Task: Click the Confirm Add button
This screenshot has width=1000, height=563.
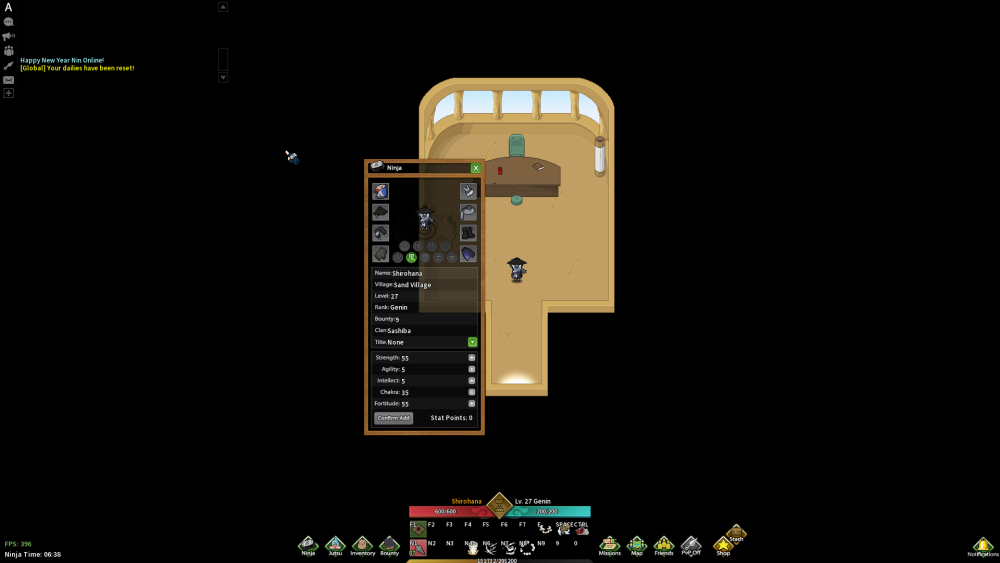Action: coord(393,418)
